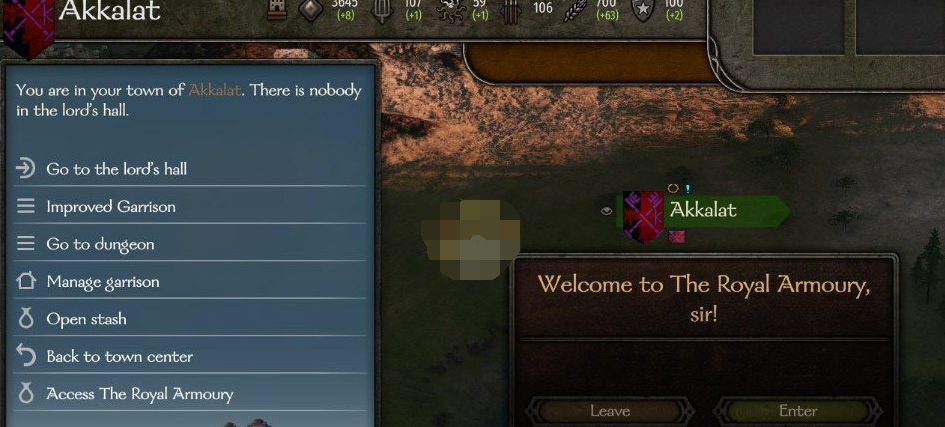
Task: Return back to town center
Action: (119, 357)
